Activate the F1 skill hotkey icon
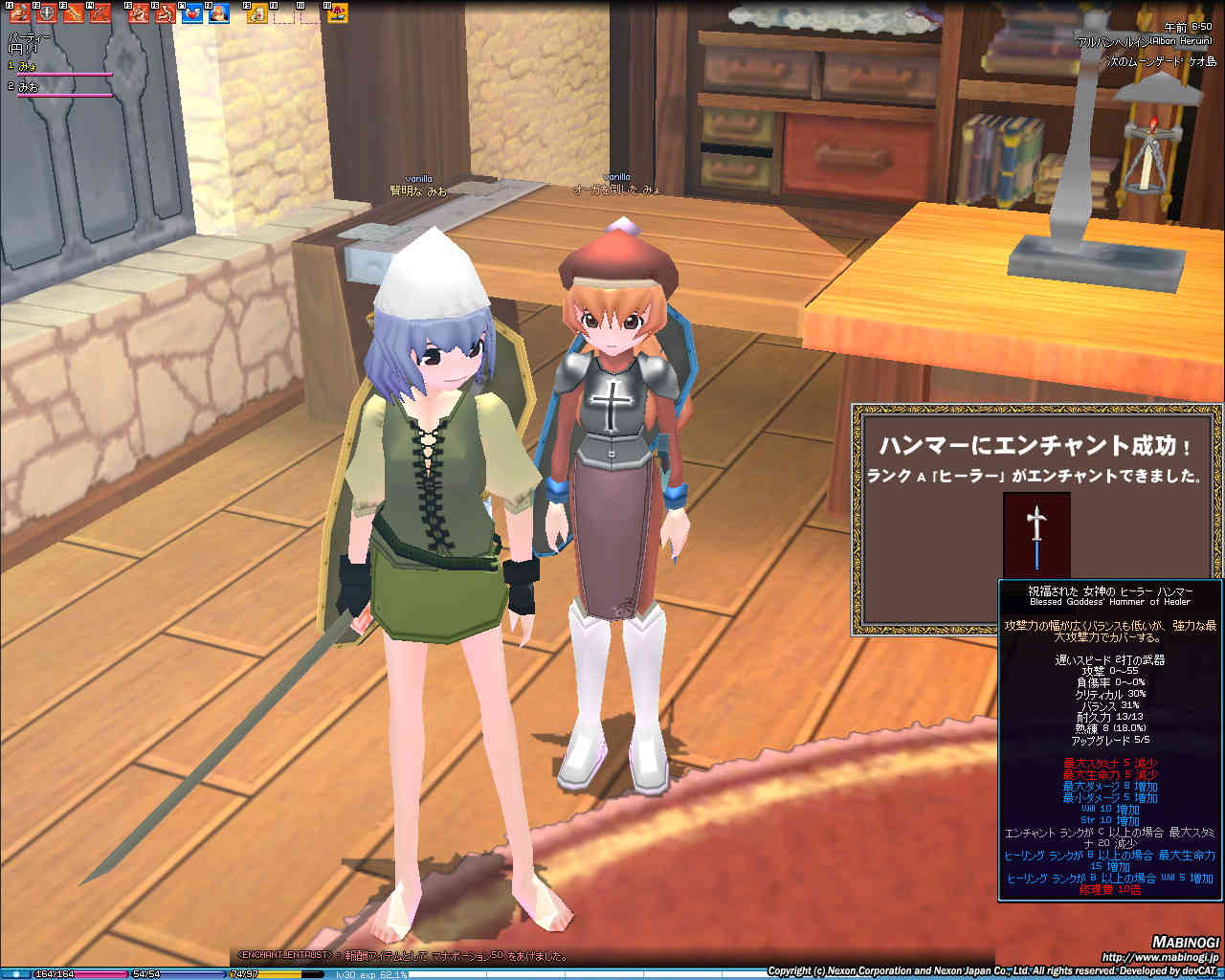The image size is (1225, 980). pos(19,13)
